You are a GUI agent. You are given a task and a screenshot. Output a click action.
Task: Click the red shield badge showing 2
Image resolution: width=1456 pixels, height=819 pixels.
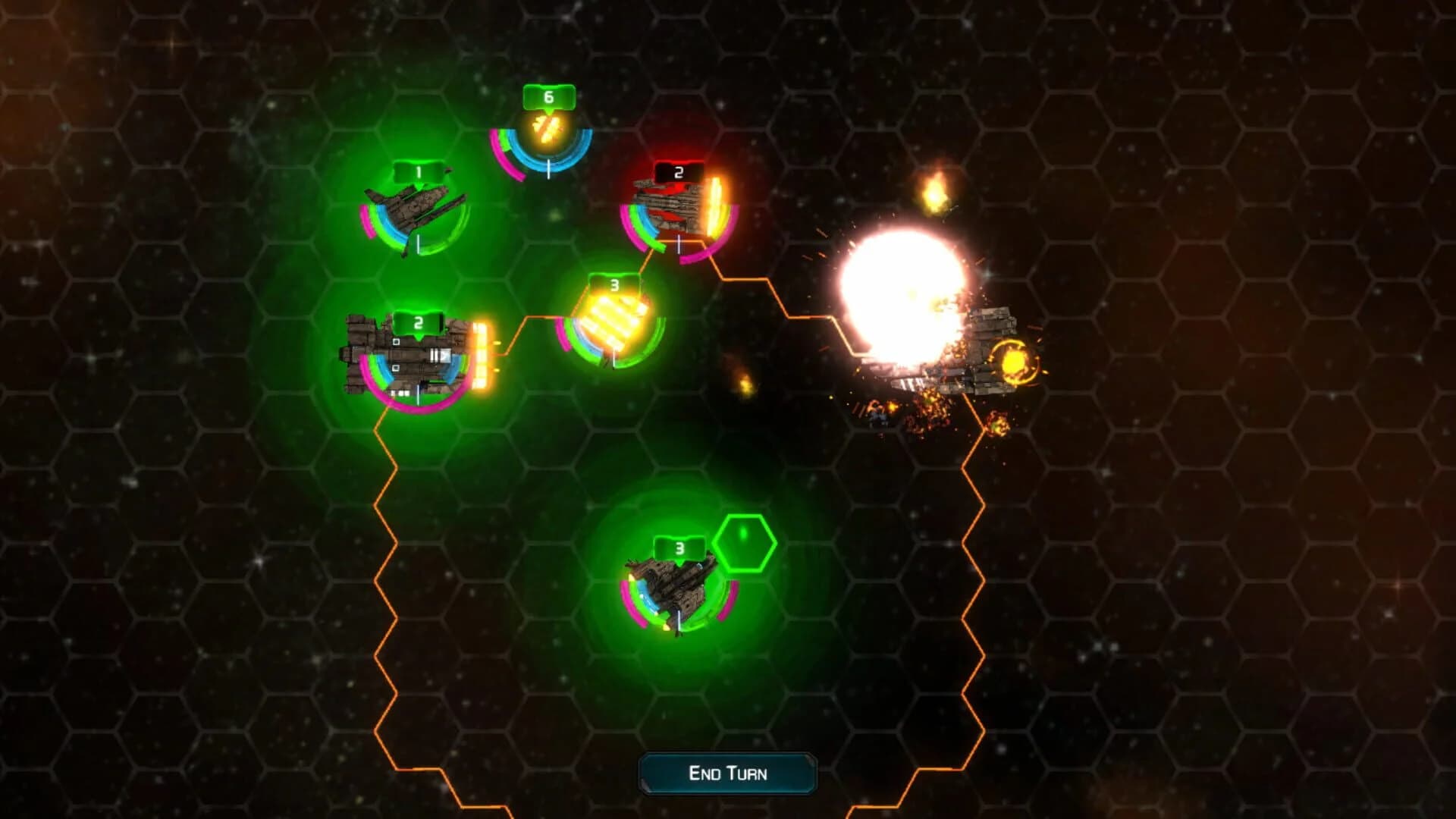point(677,173)
